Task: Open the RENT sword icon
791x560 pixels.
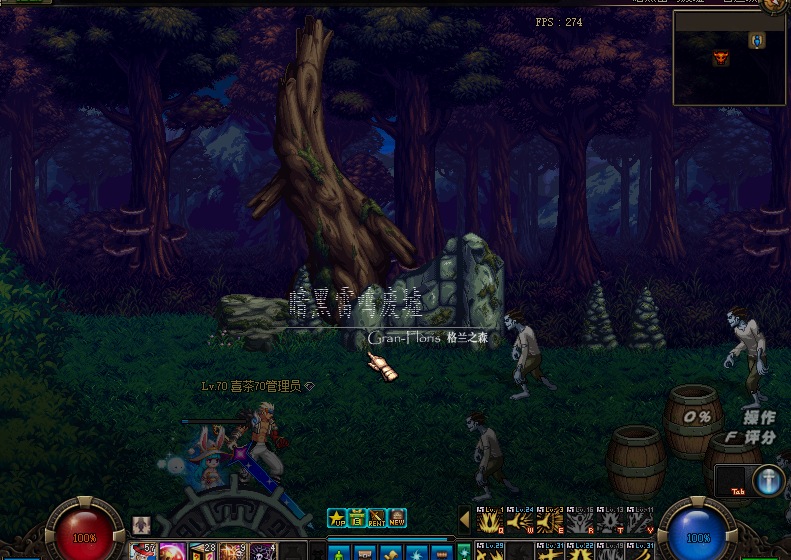Action: pos(377,518)
